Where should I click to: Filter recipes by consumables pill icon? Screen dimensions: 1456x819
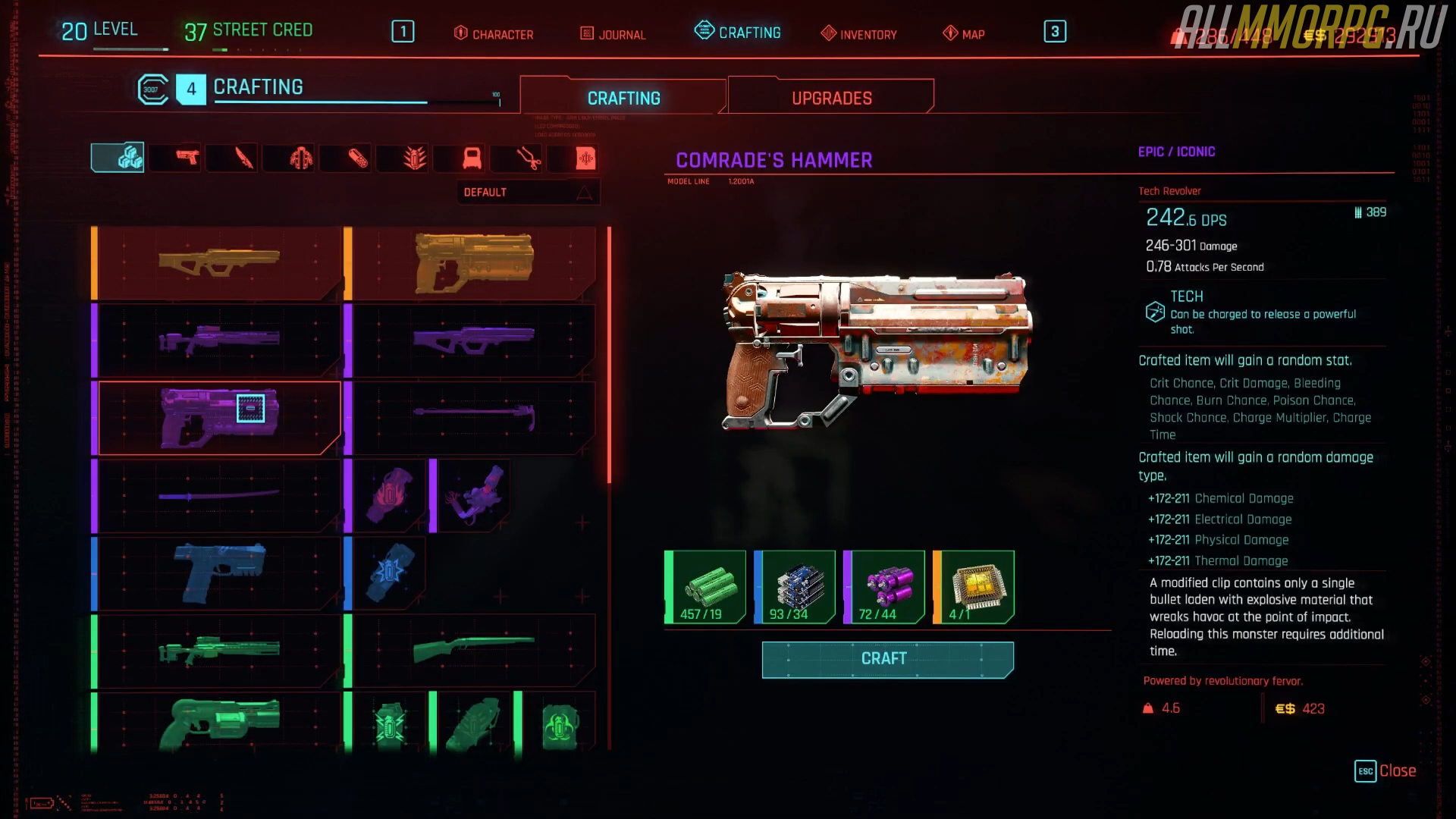pos(358,158)
